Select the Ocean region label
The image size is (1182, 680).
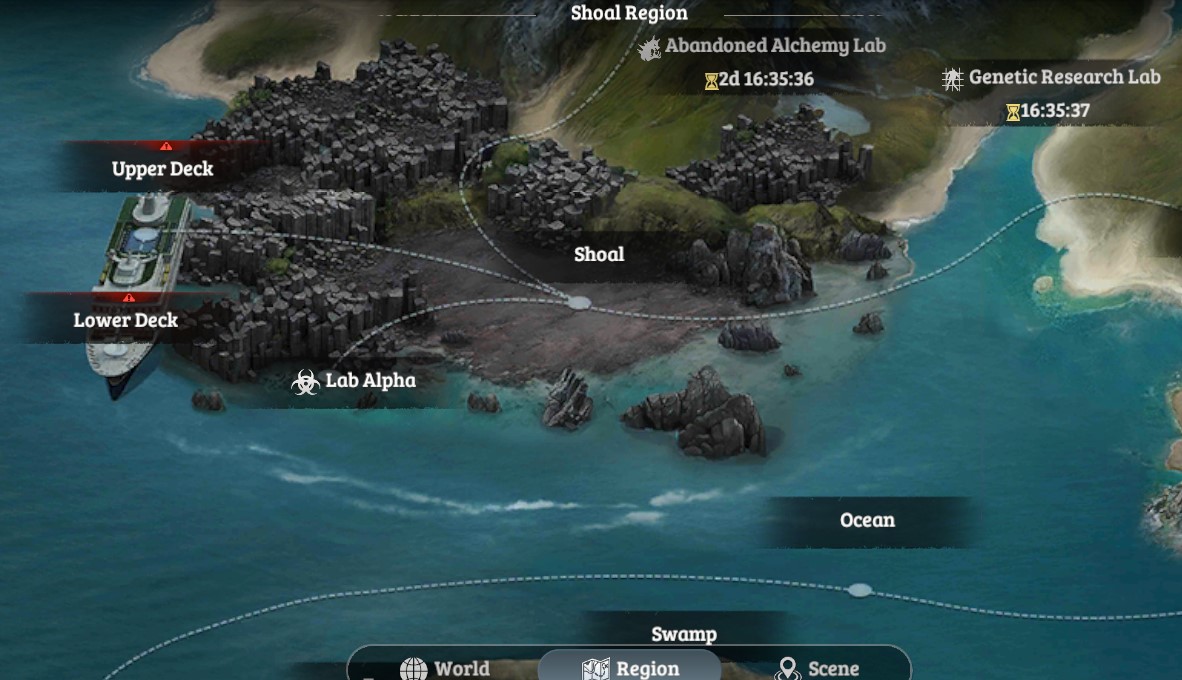[867, 520]
